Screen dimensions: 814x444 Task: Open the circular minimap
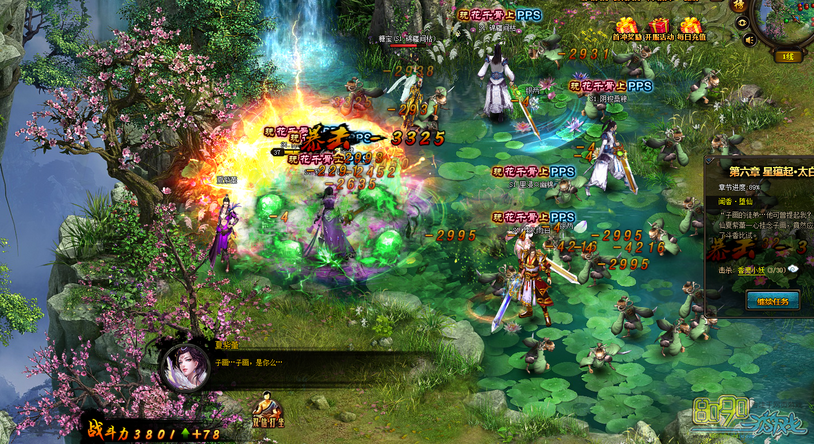(x=790, y=18)
